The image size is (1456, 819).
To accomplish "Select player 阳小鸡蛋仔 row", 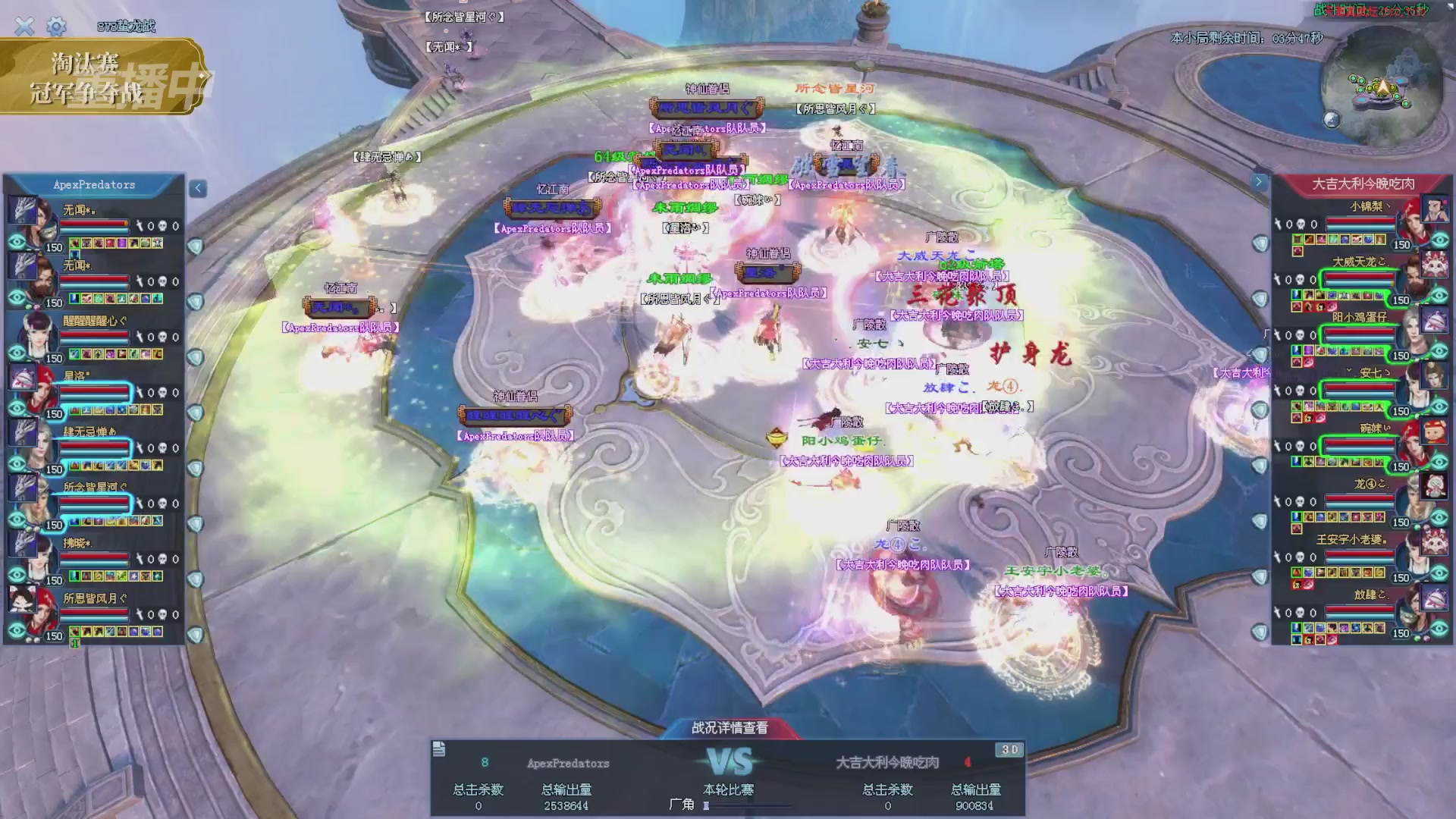I will pyautogui.click(x=1357, y=334).
